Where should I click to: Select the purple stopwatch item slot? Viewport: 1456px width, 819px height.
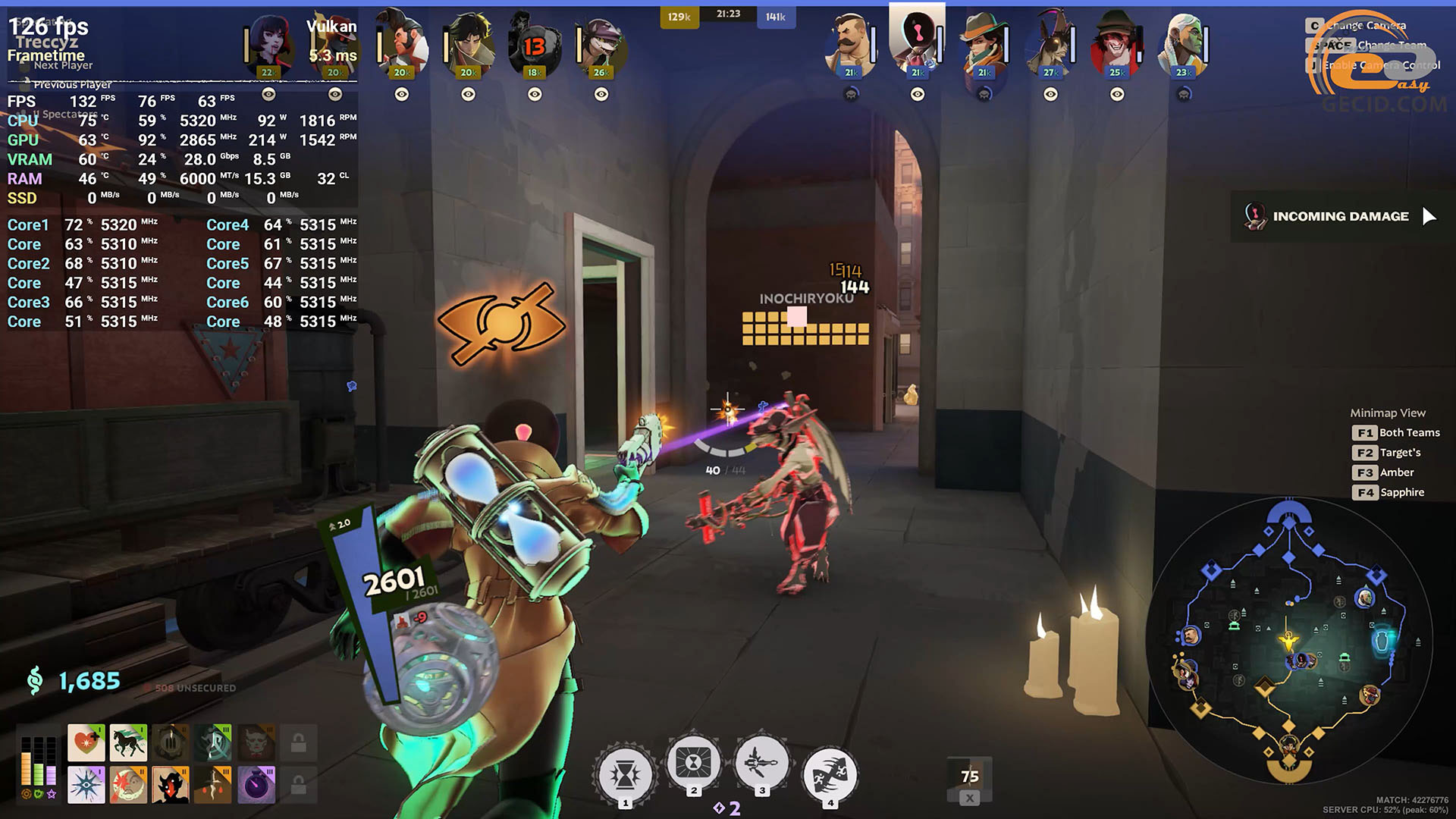click(256, 785)
